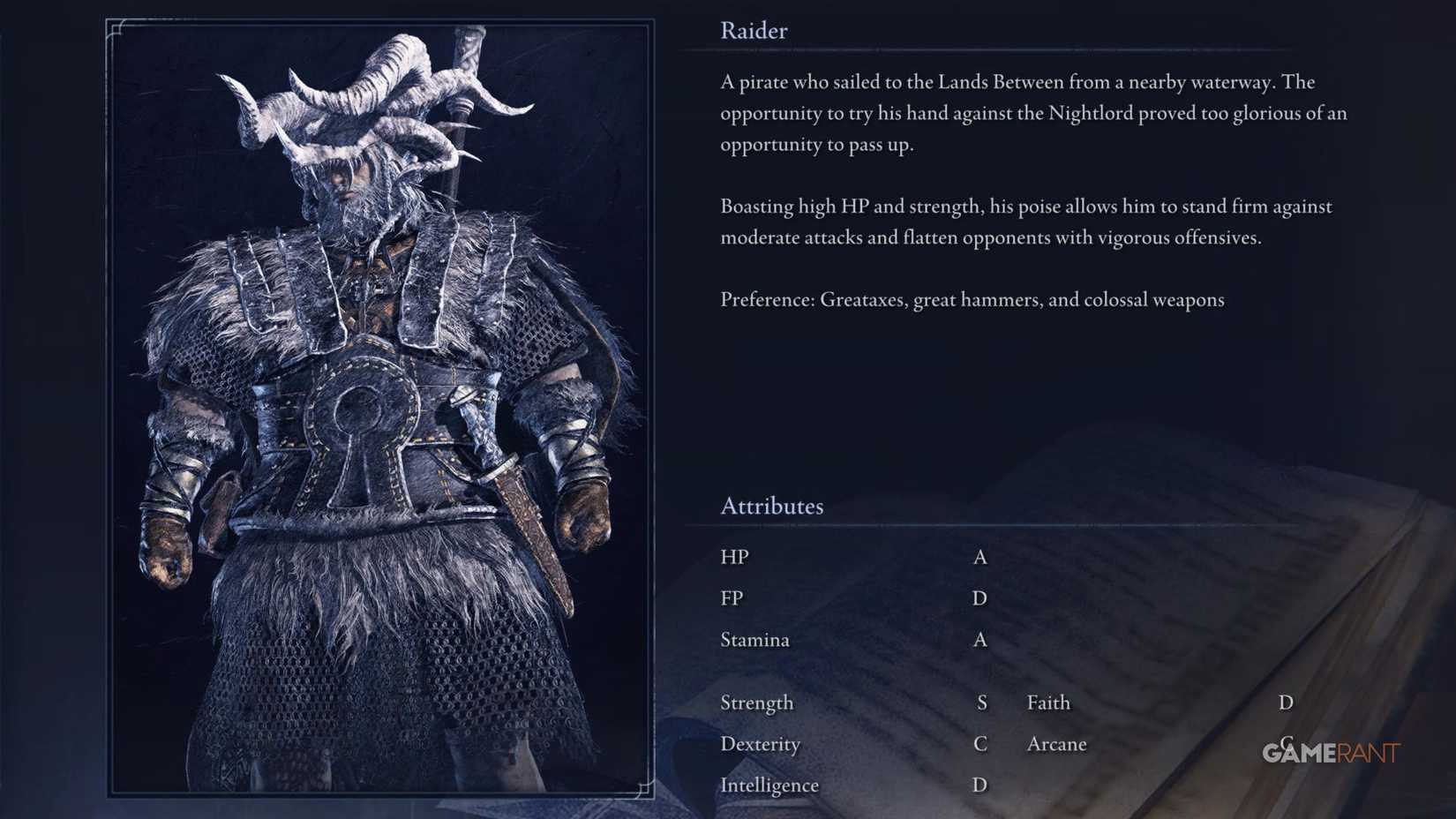Screen dimensions: 1456x819
Task: Click the Stamina attribute label
Action: (x=754, y=640)
